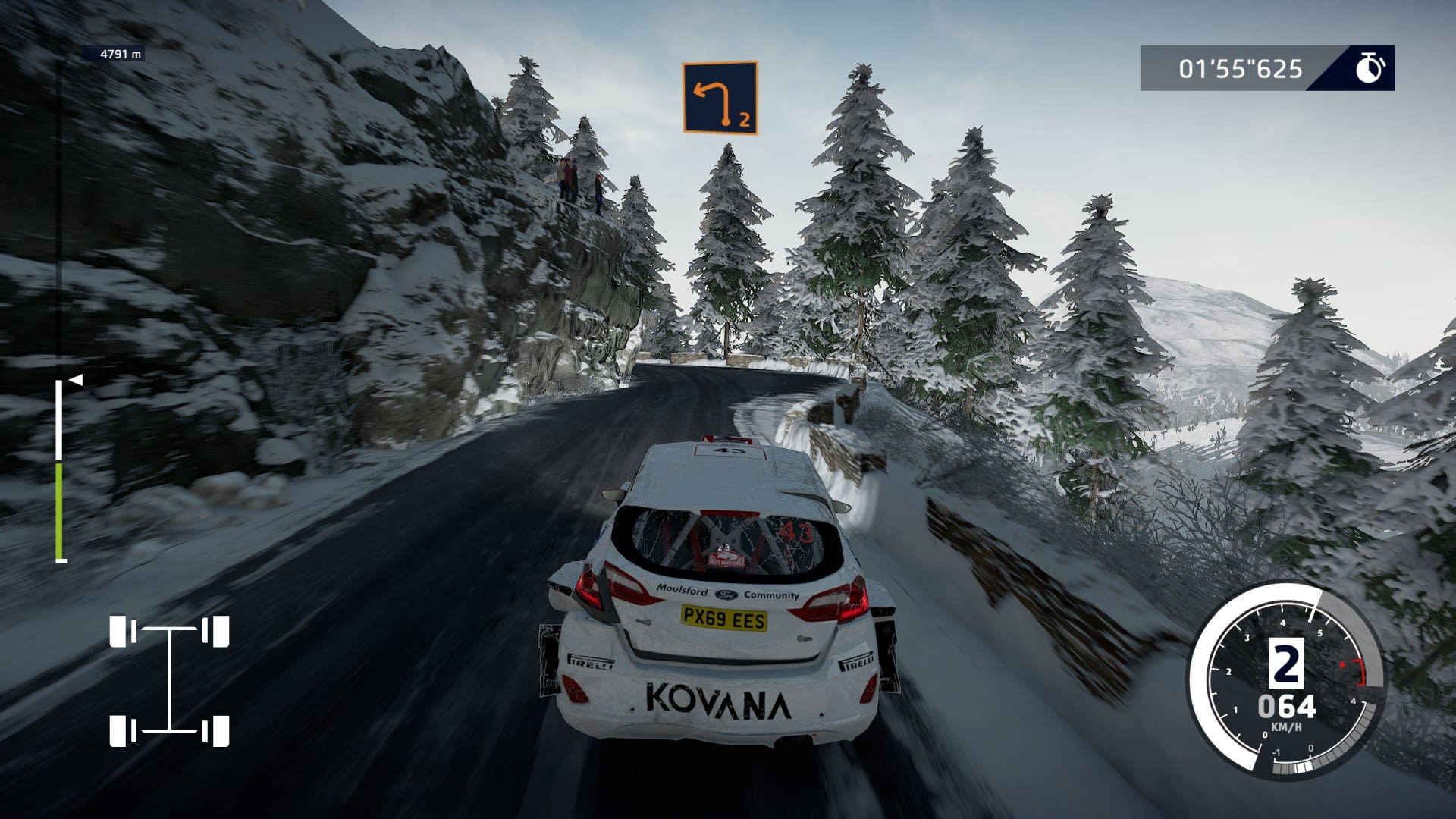
Task: Click the left-turn pace note icon
Action: (x=720, y=98)
